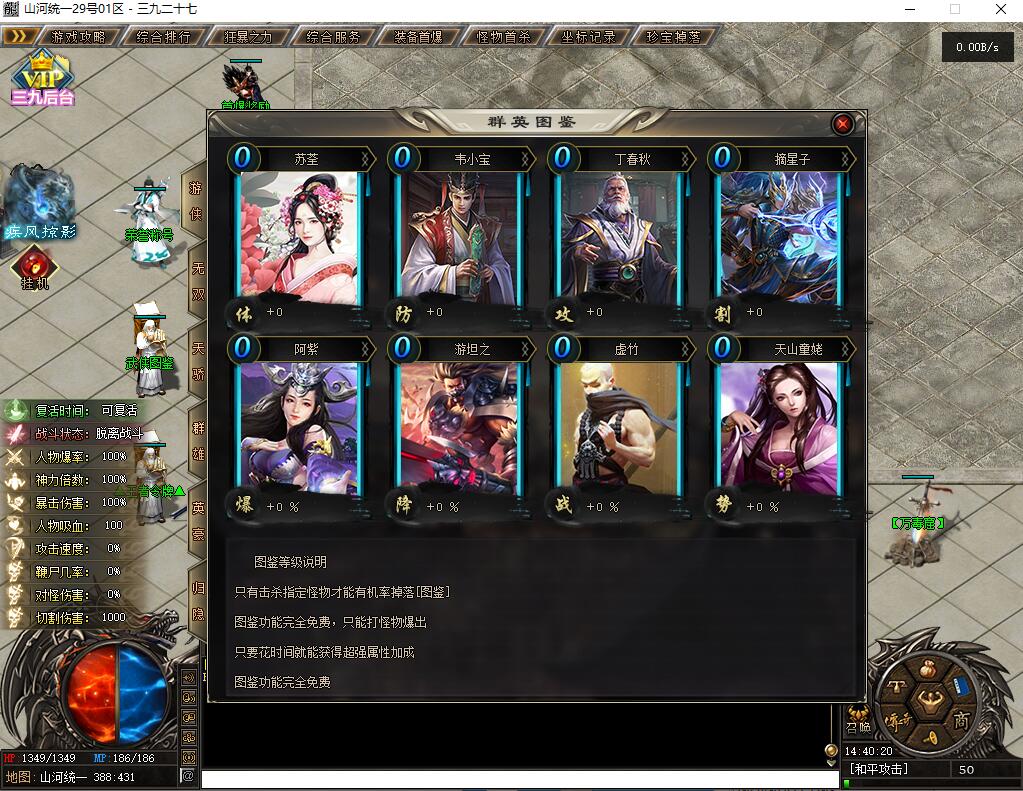Choose the 天山童姥 character card
Viewport: 1023px width, 791px height.
coord(779,427)
